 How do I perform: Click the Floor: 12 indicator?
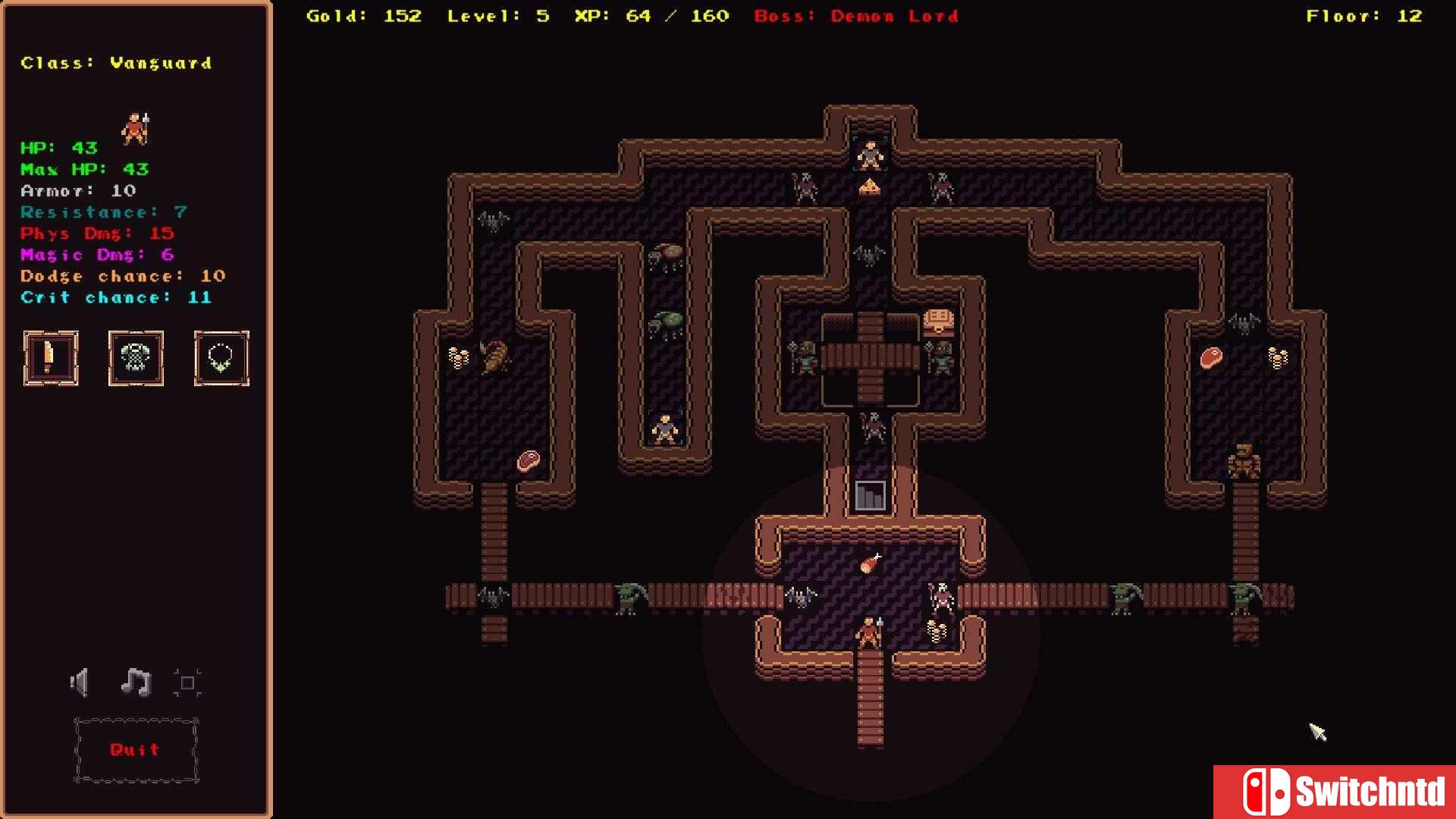pyautogui.click(x=1364, y=15)
